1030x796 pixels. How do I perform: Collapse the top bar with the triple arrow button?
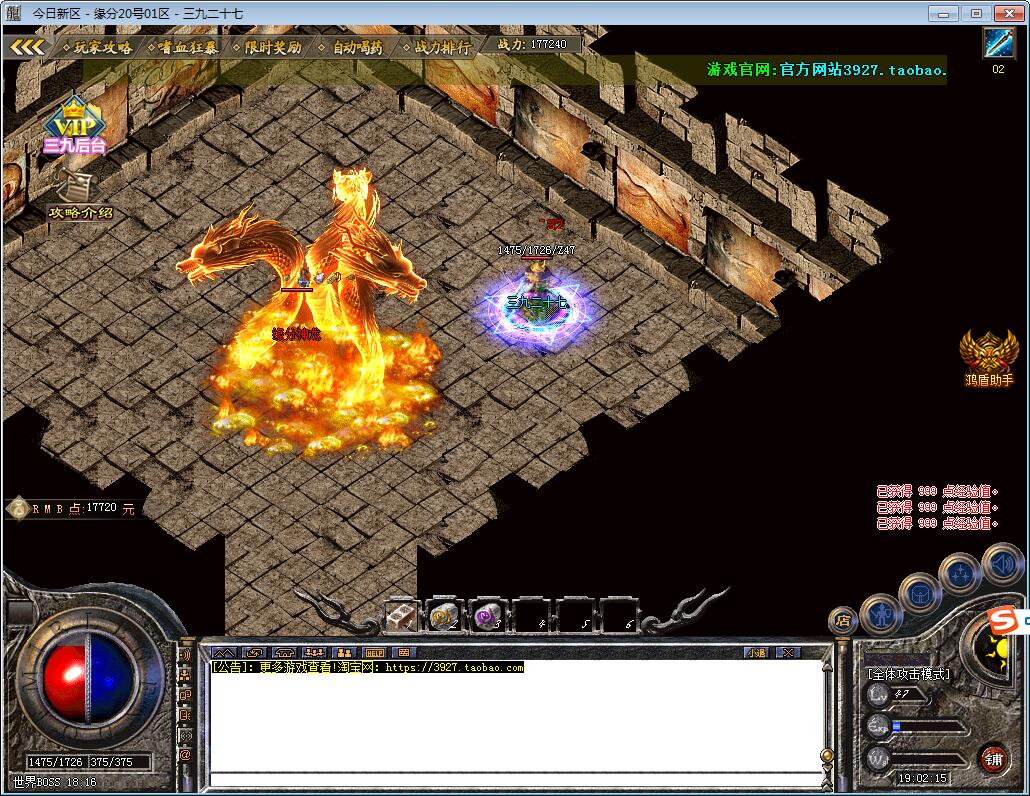[x=27, y=47]
